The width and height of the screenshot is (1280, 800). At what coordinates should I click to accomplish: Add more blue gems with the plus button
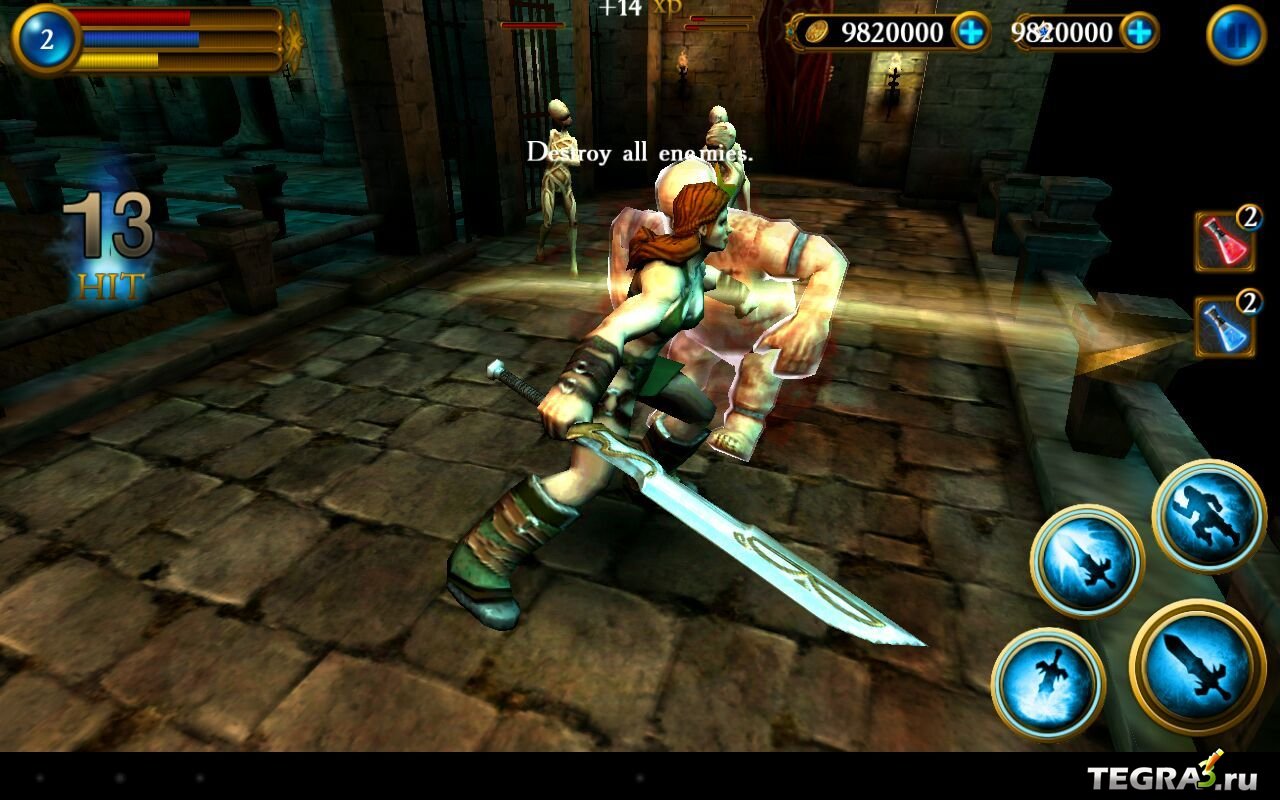[1138, 32]
